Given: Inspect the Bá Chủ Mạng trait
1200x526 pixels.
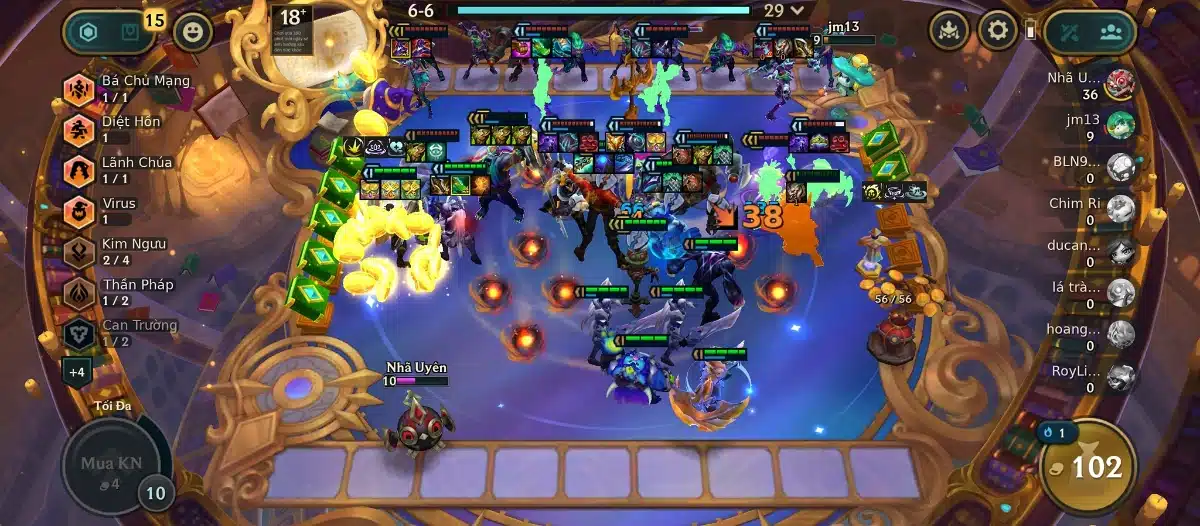Looking at the screenshot, I should tap(80, 89).
